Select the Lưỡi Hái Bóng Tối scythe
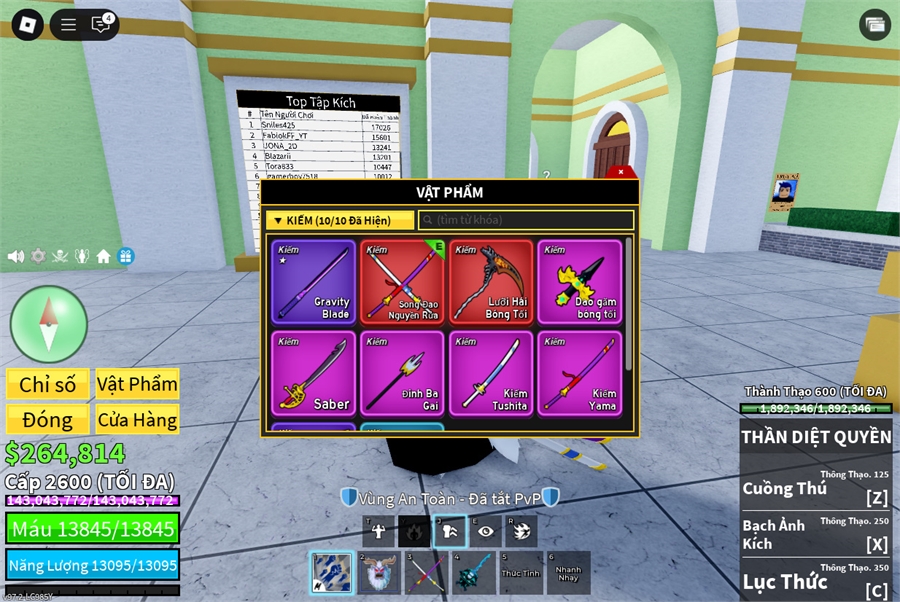900x602 pixels. click(491, 282)
